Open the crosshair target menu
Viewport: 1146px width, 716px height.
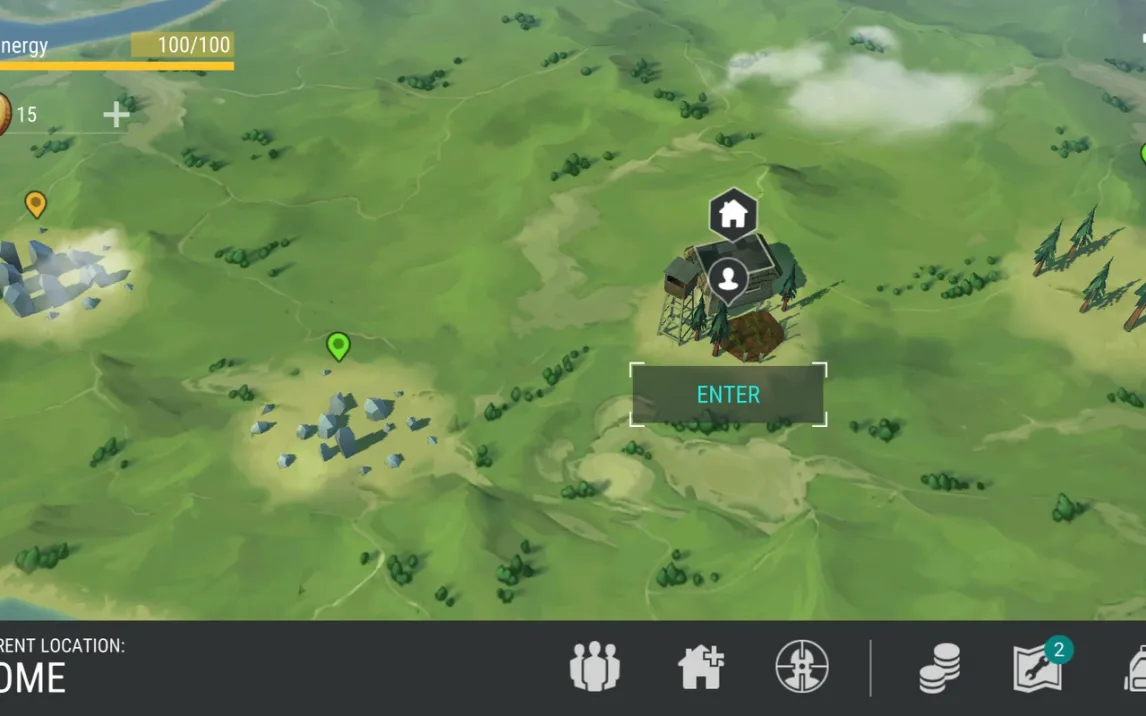[802, 667]
